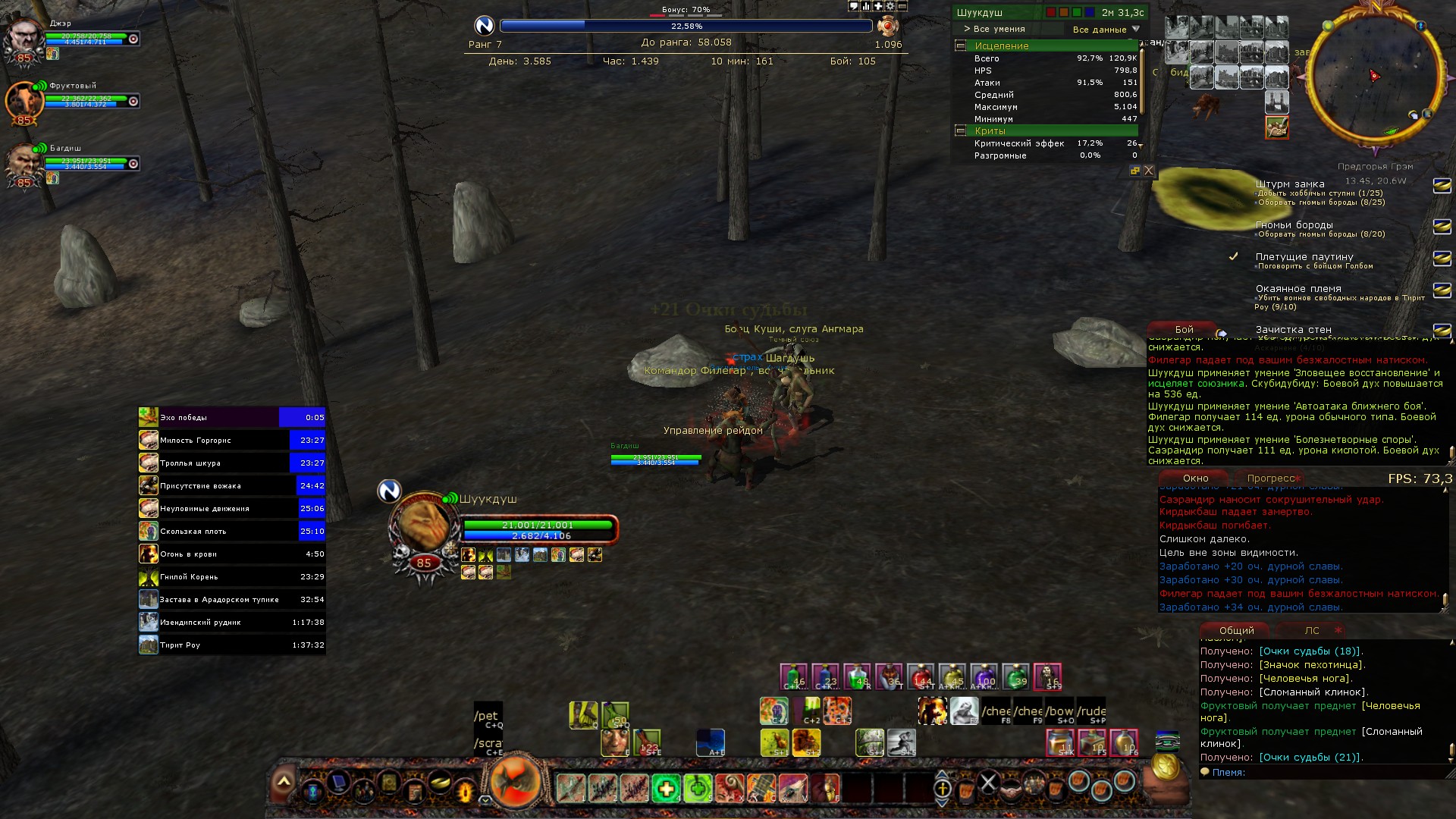Screen dimensions: 1456x819
Task: Collapse the 'Криты' section
Action: click(x=960, y=130)
